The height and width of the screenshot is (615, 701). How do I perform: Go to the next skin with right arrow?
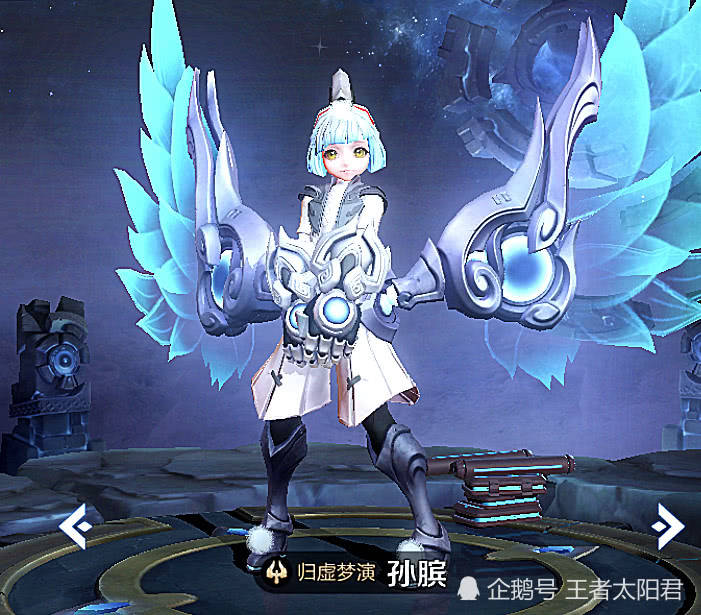tap(665, 525)
